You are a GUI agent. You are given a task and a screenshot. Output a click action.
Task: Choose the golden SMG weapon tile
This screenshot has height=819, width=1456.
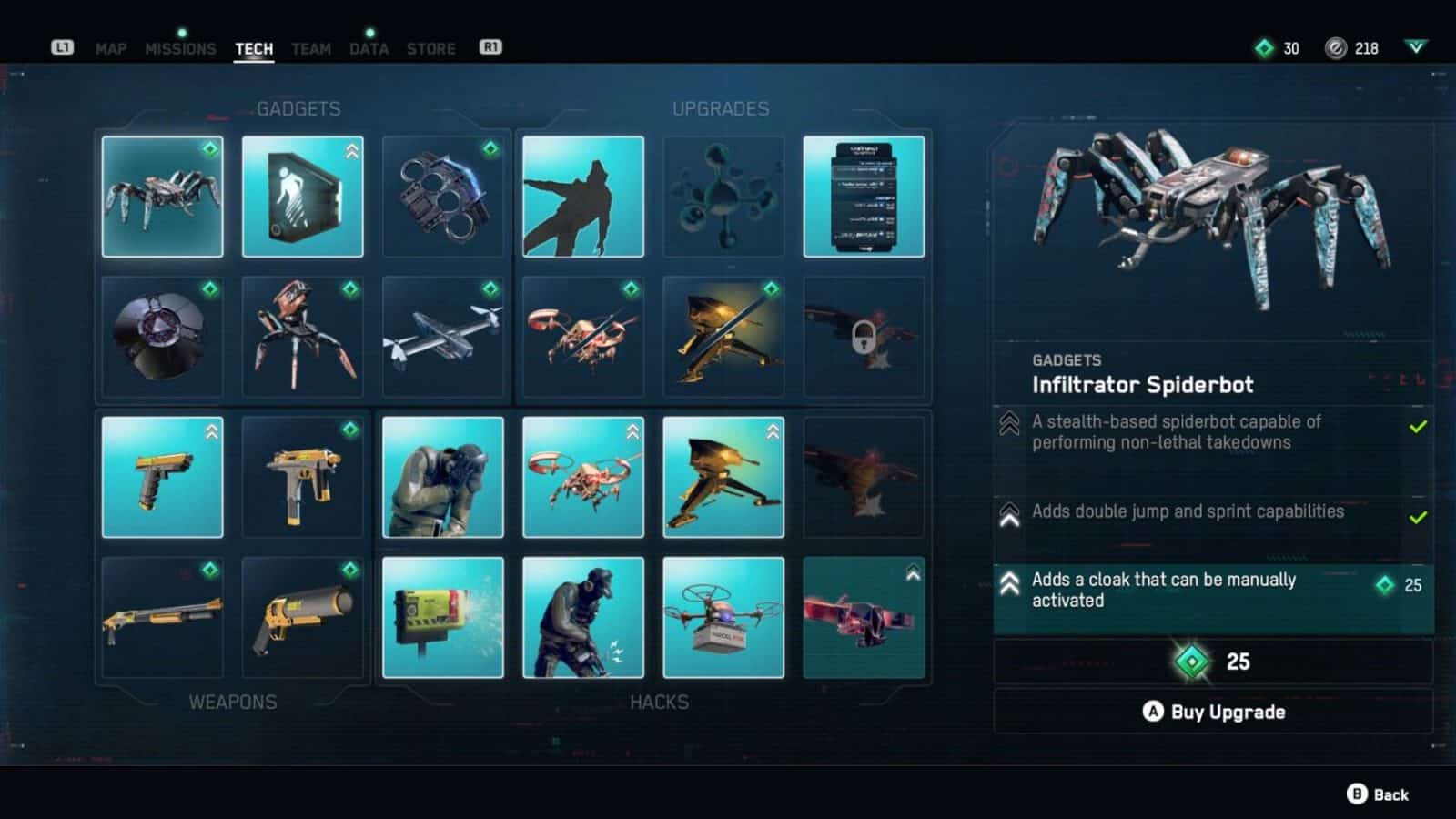pyautogui.click(x=302, y=477)
